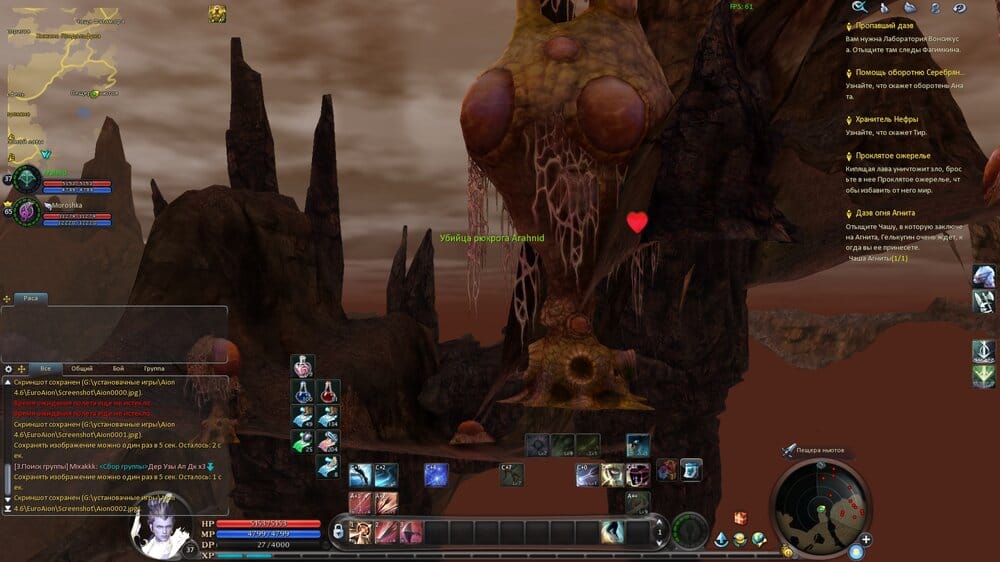Image resolution: width=1000 pixels, height=562 pixels.
Task: Show the "Группа" chat tab
Action: pyautogui.click(x=154, y=369)
